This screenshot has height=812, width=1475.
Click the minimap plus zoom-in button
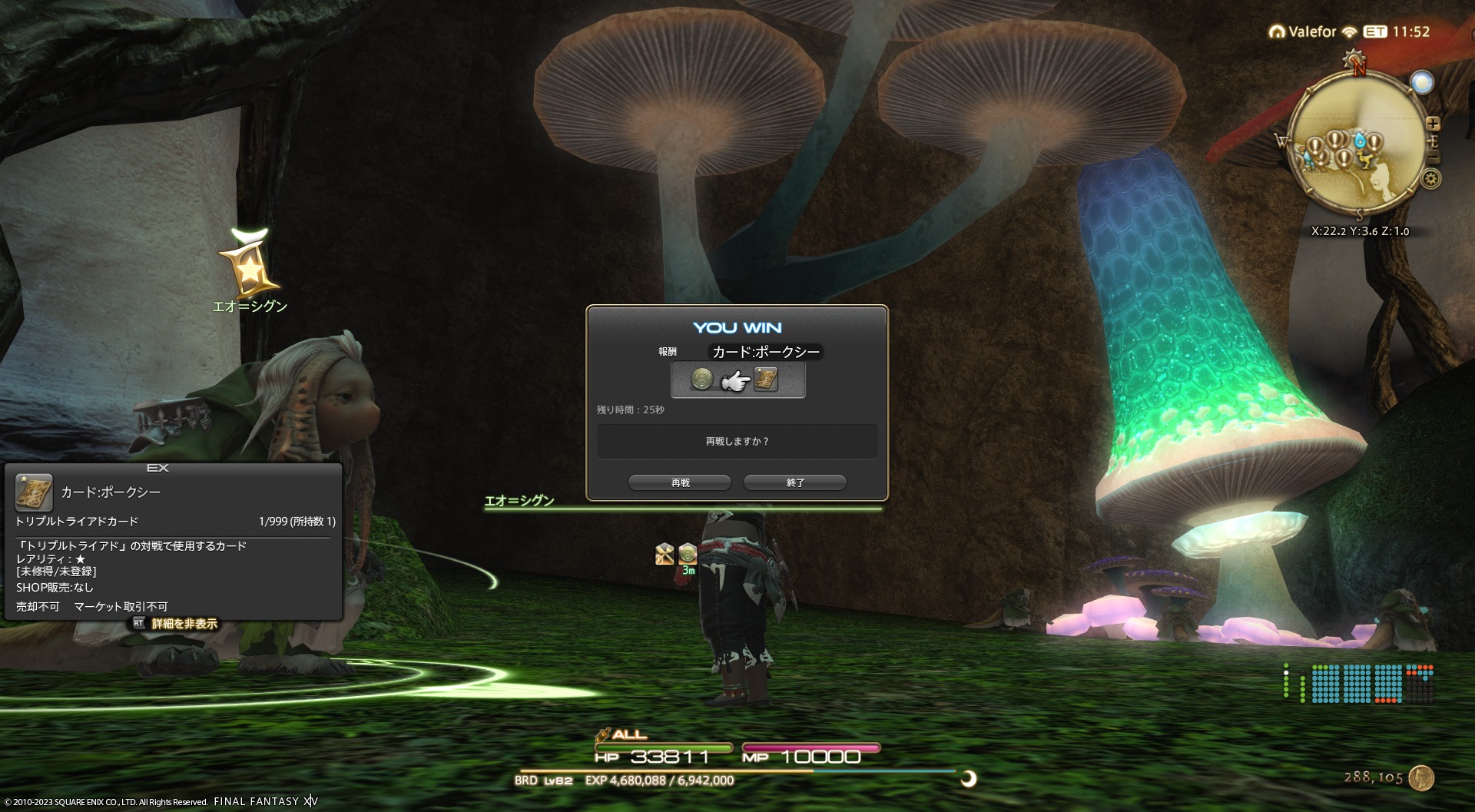click(1433, 124)
